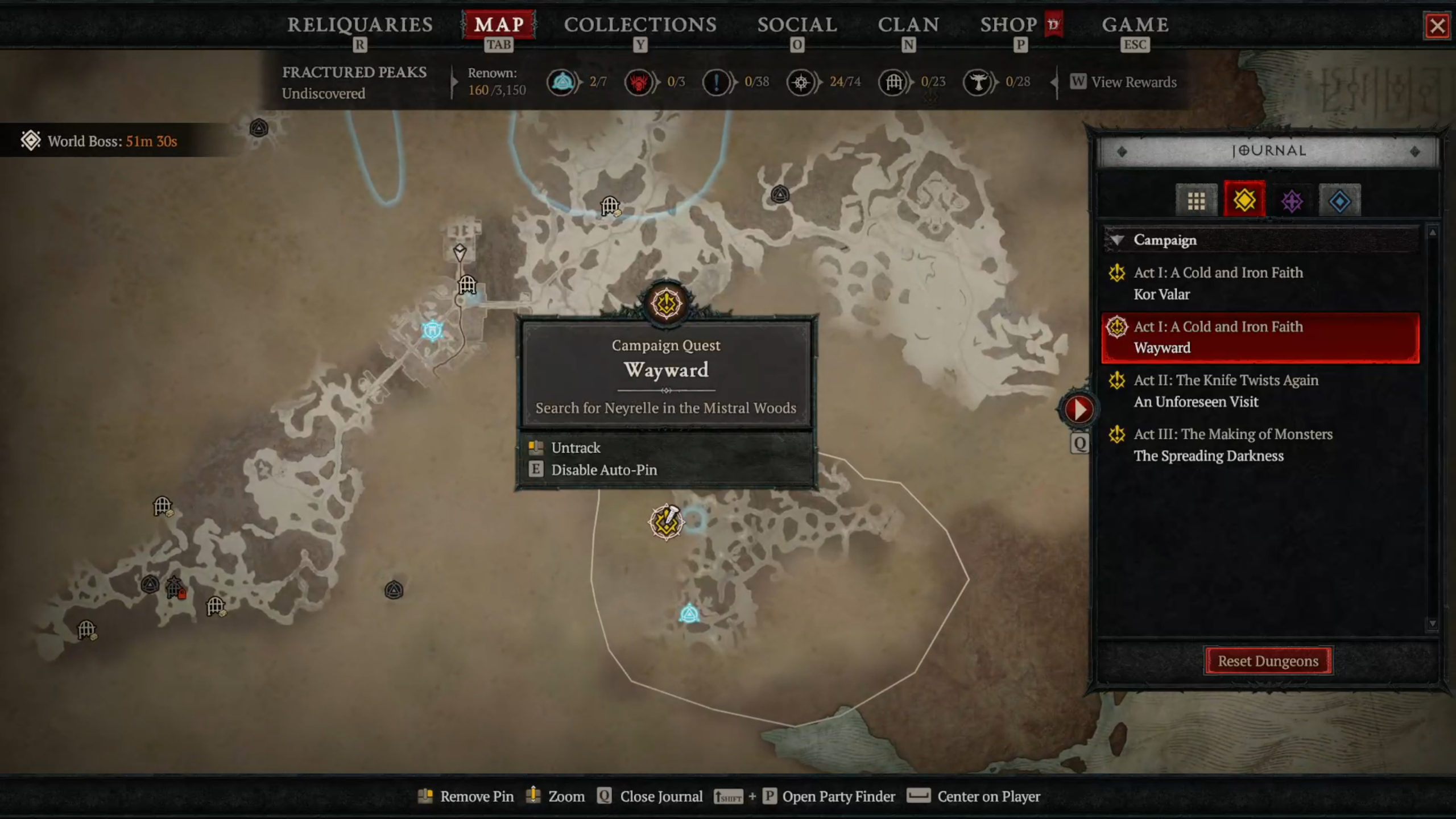1456x819 pixels.
Task: Open the Reliquaries tab
Action: coord(359,25)
